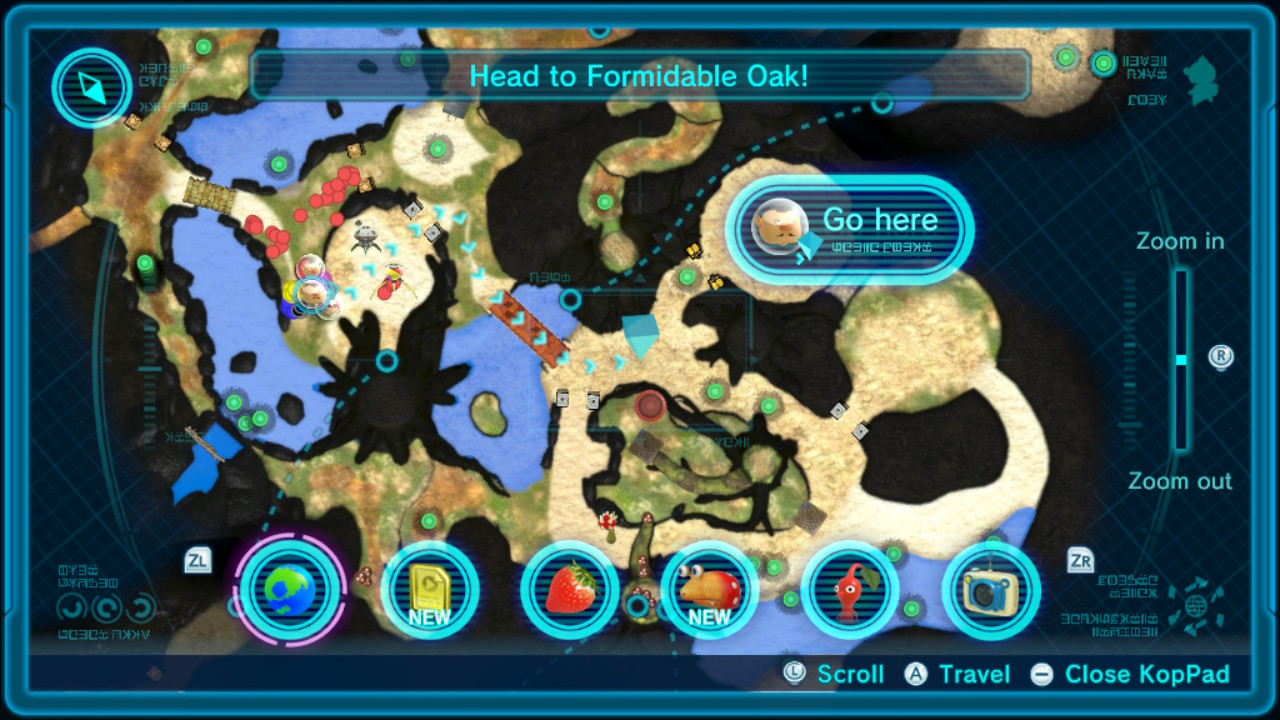1280x720 pixels.
Task: Open the red Bulborb creature log app
Action: coord(709,590)
